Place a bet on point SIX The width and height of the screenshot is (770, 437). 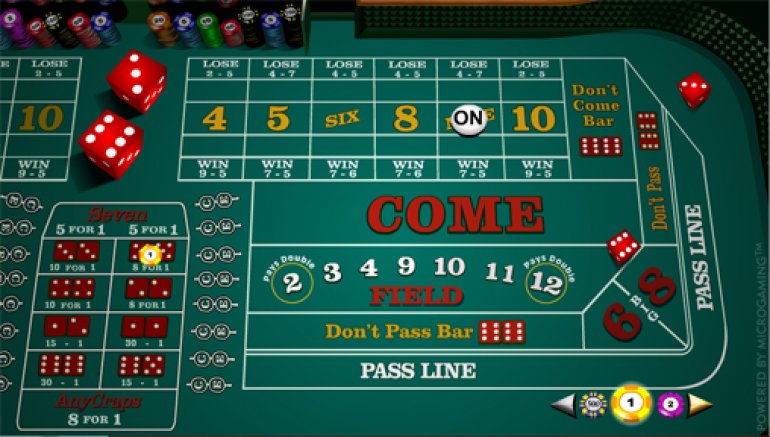click(342, 119)
